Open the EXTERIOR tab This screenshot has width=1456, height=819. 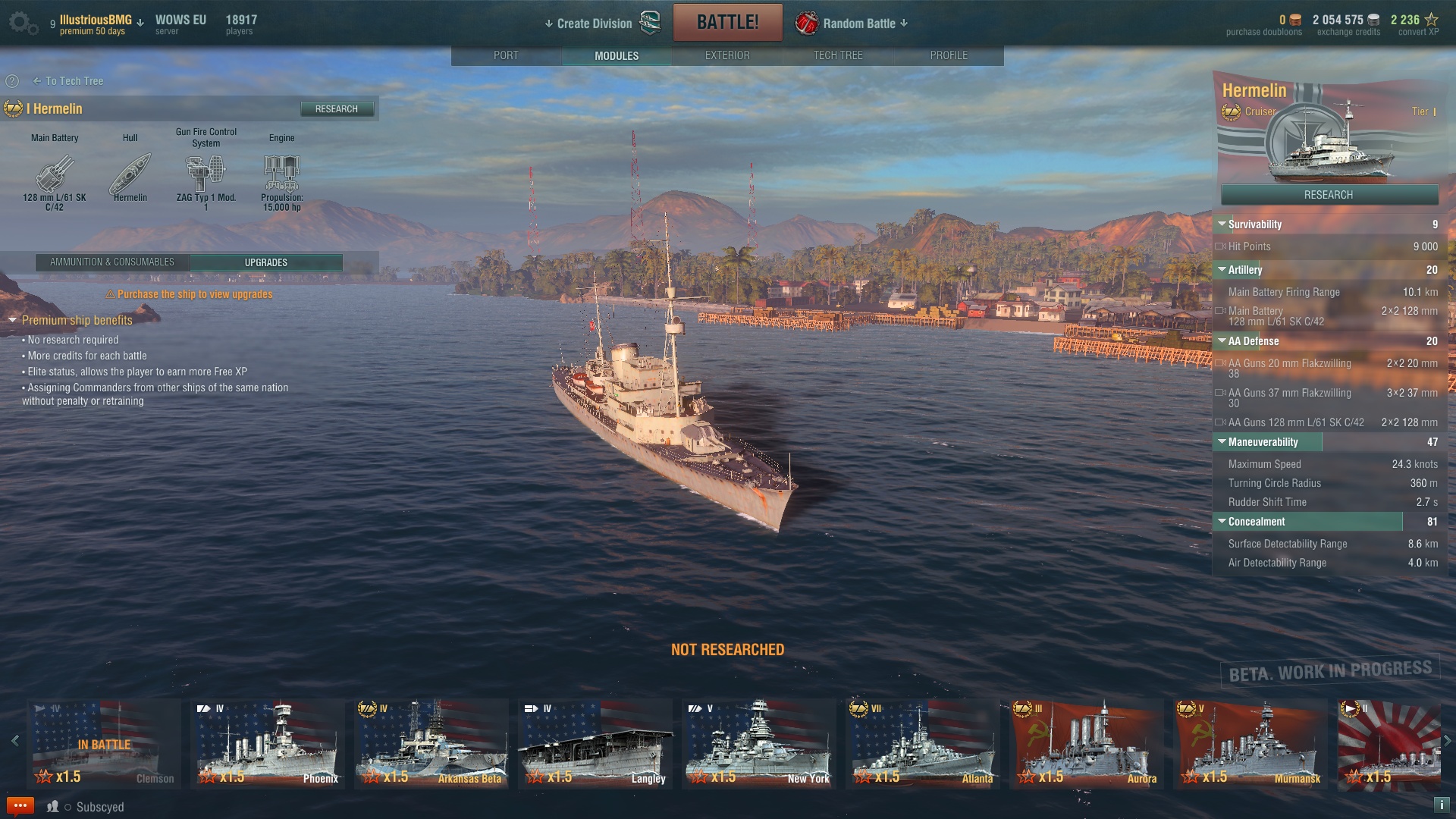click(x=727, y=55)
